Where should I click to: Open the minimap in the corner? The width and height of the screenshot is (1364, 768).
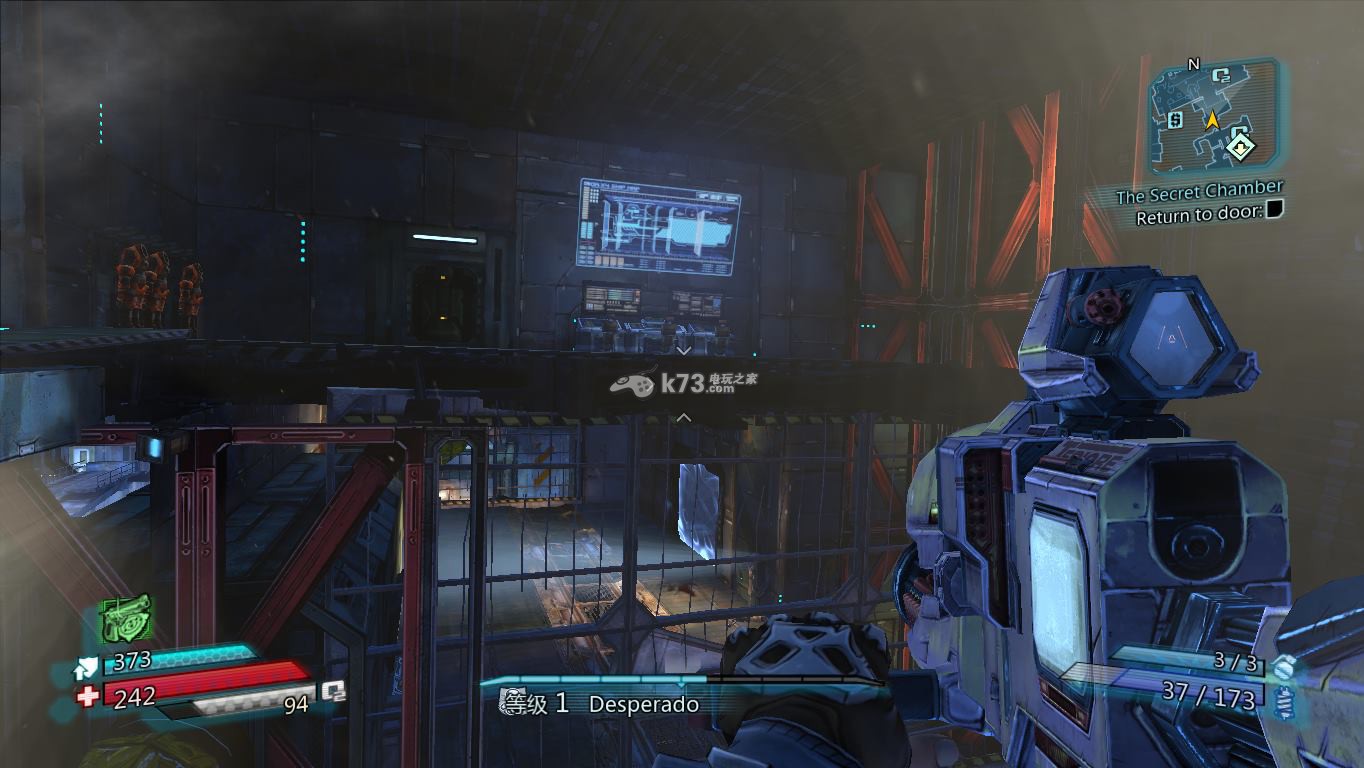[x=1213, y=117]
